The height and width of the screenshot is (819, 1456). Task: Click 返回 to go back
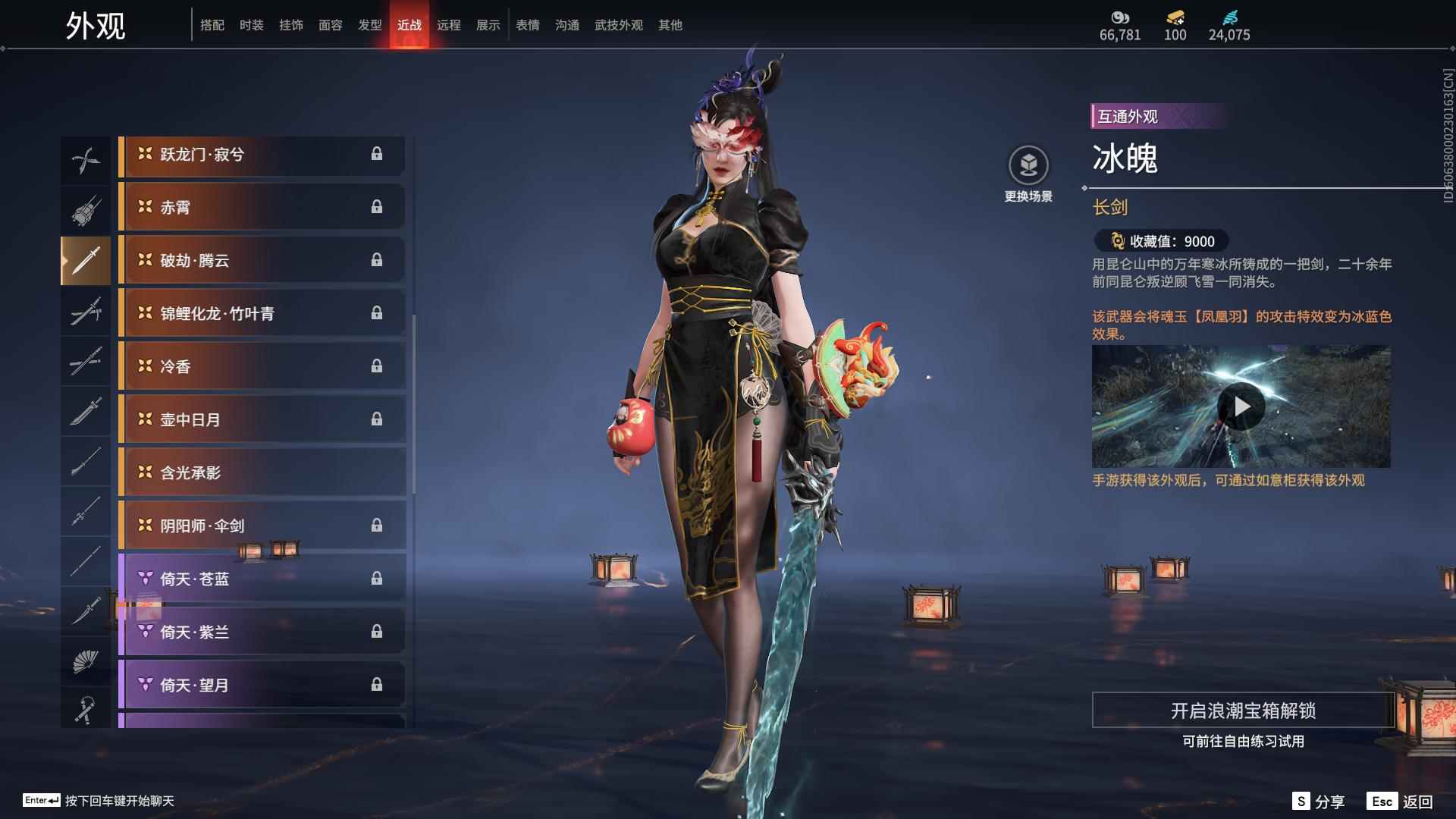(x=1400, y=802)
